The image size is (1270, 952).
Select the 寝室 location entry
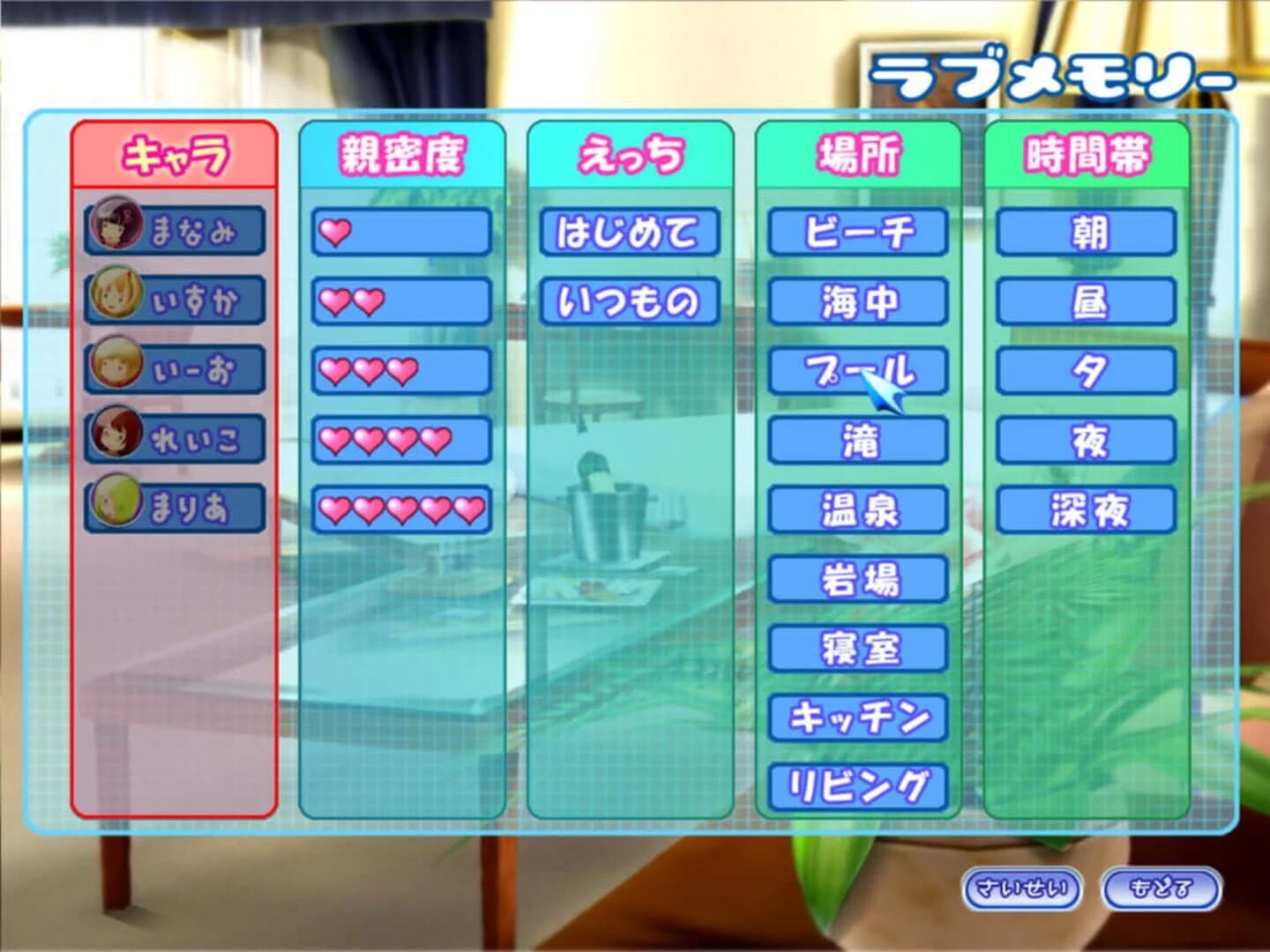[860, 644]
